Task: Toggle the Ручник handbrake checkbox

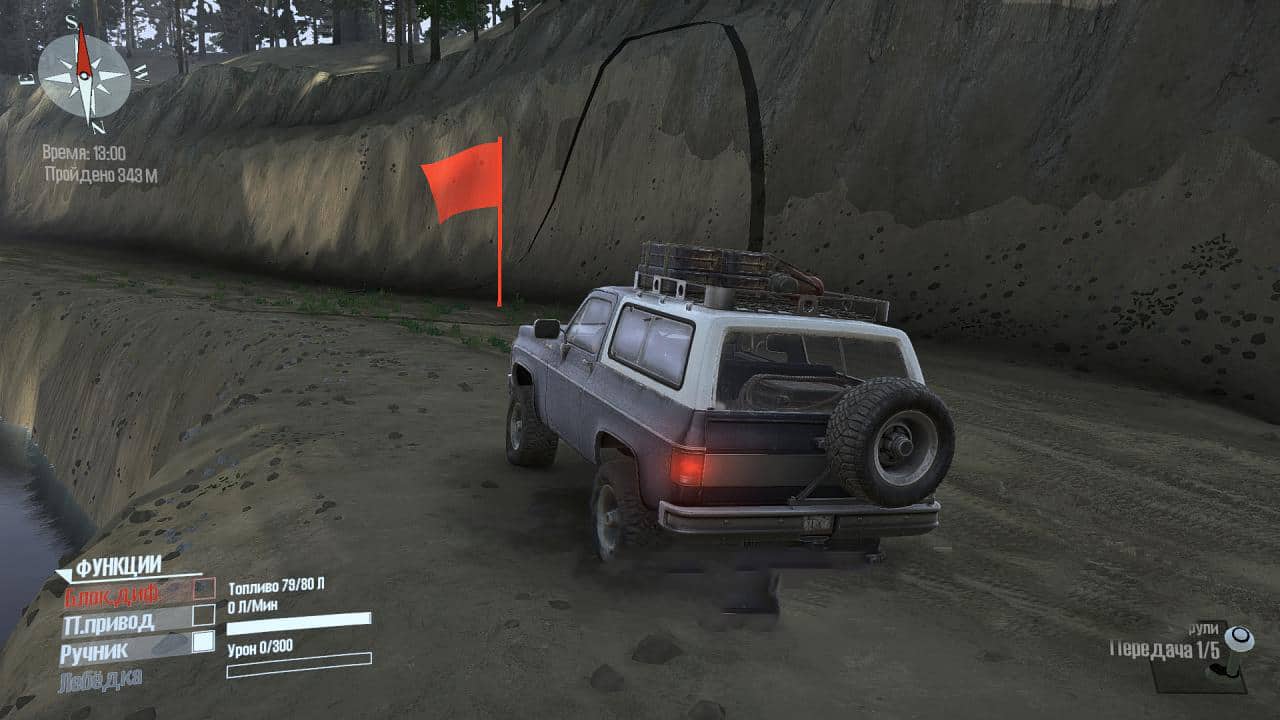Action: 204,642
